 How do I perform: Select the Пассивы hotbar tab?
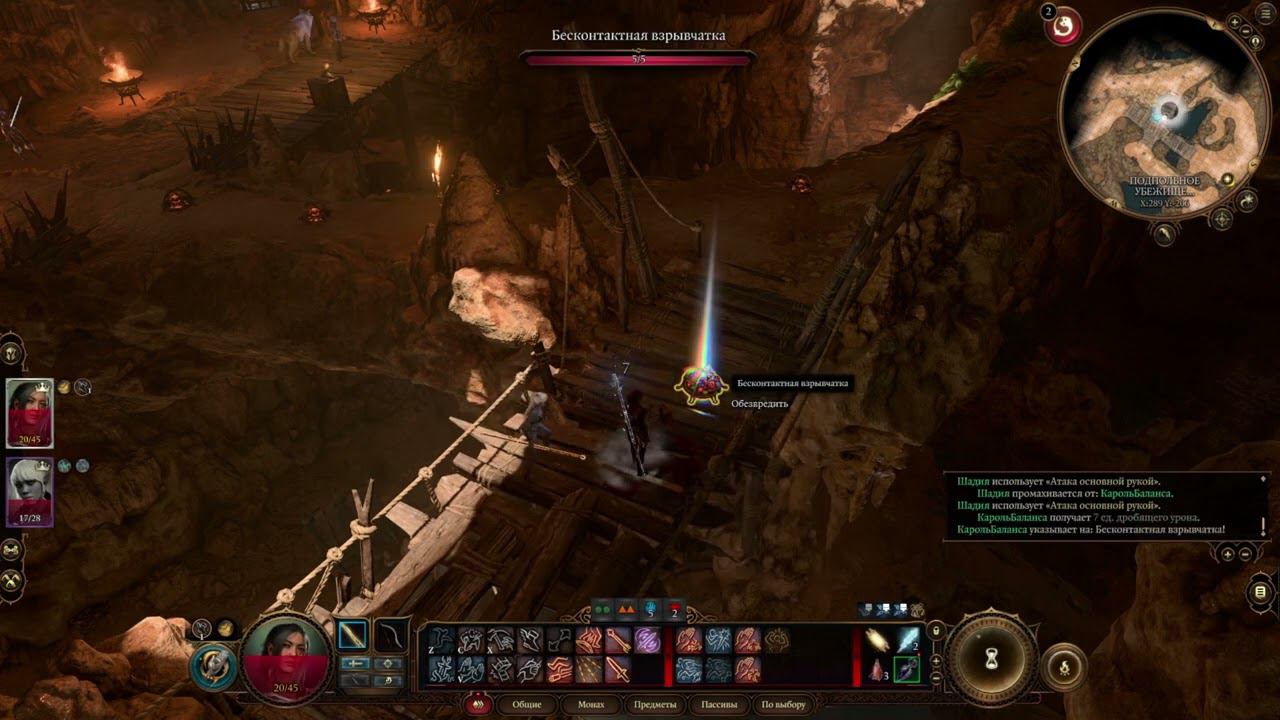pyautogui.click(x=719, y=705)
